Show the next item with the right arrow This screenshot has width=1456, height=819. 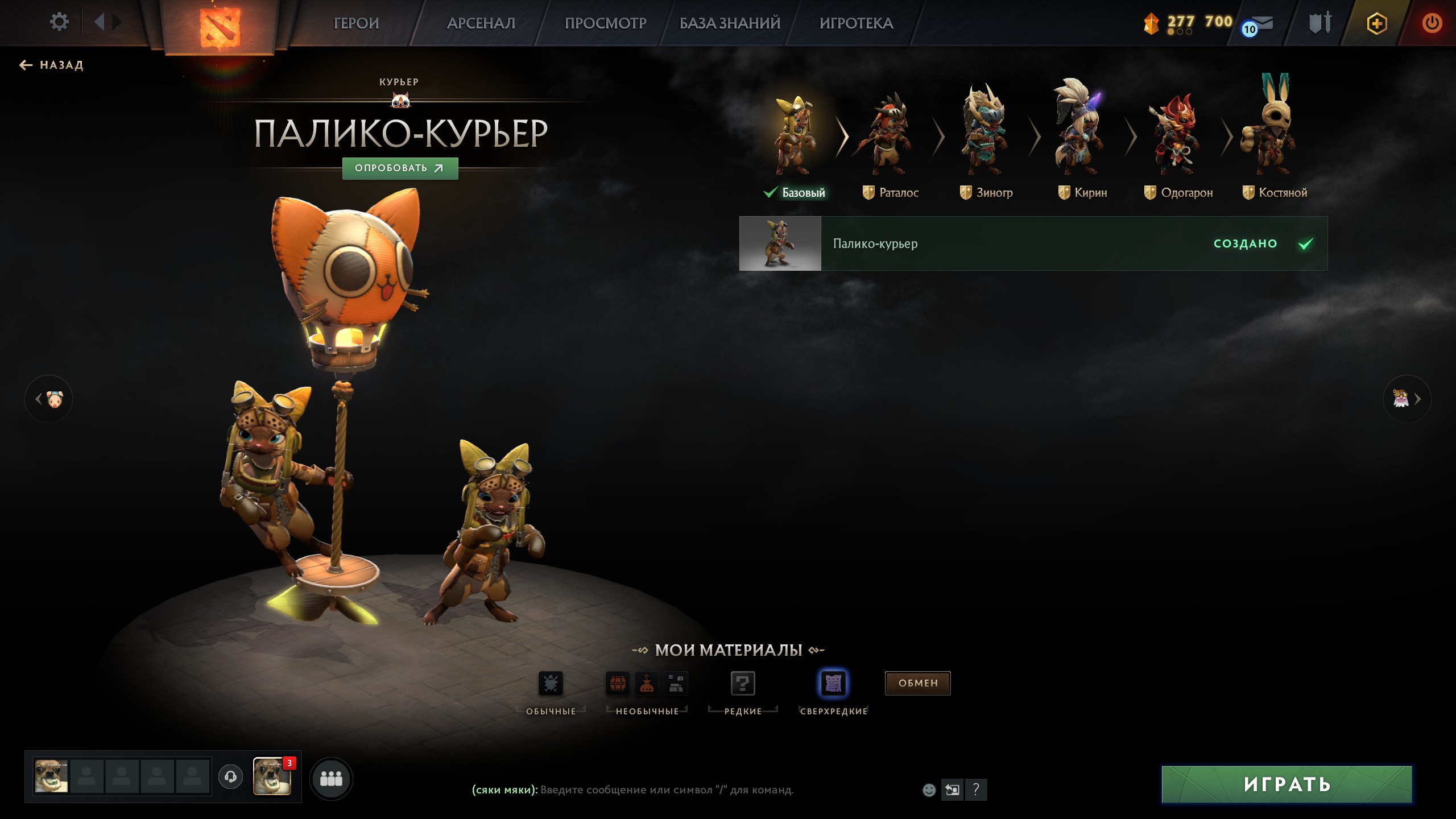click(x=1407, y=399)
